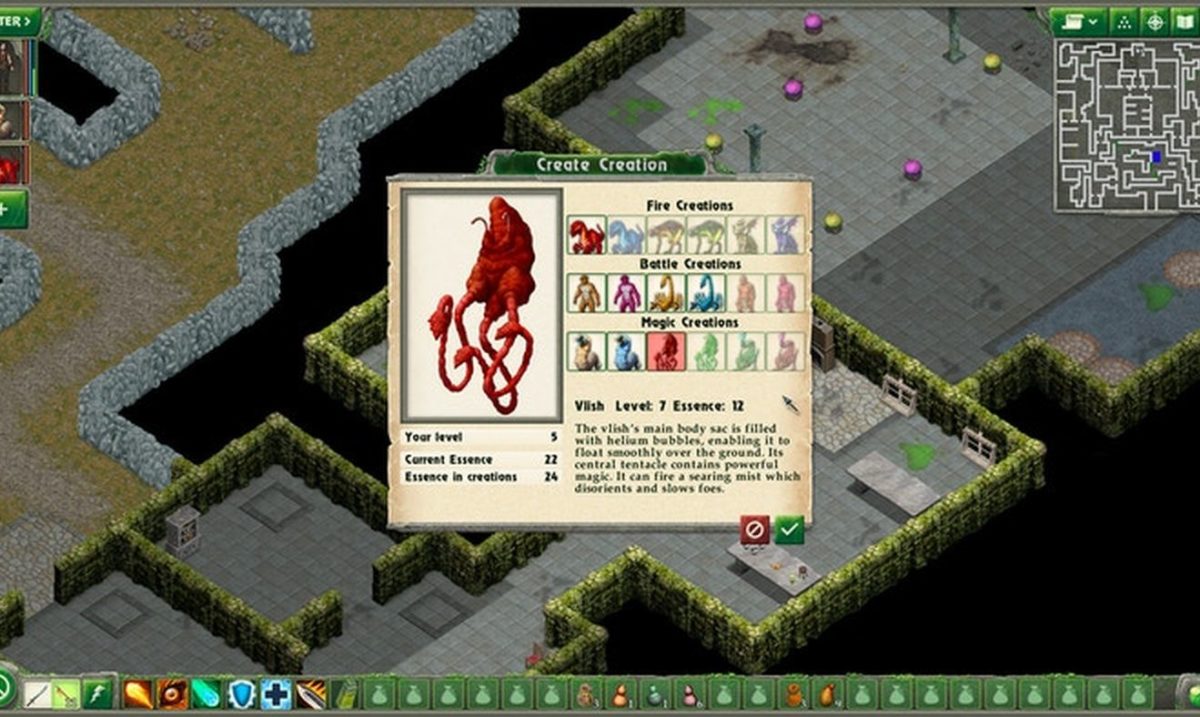Open the minimap
Screen dimensions: 1200x717
(1127, 125)
